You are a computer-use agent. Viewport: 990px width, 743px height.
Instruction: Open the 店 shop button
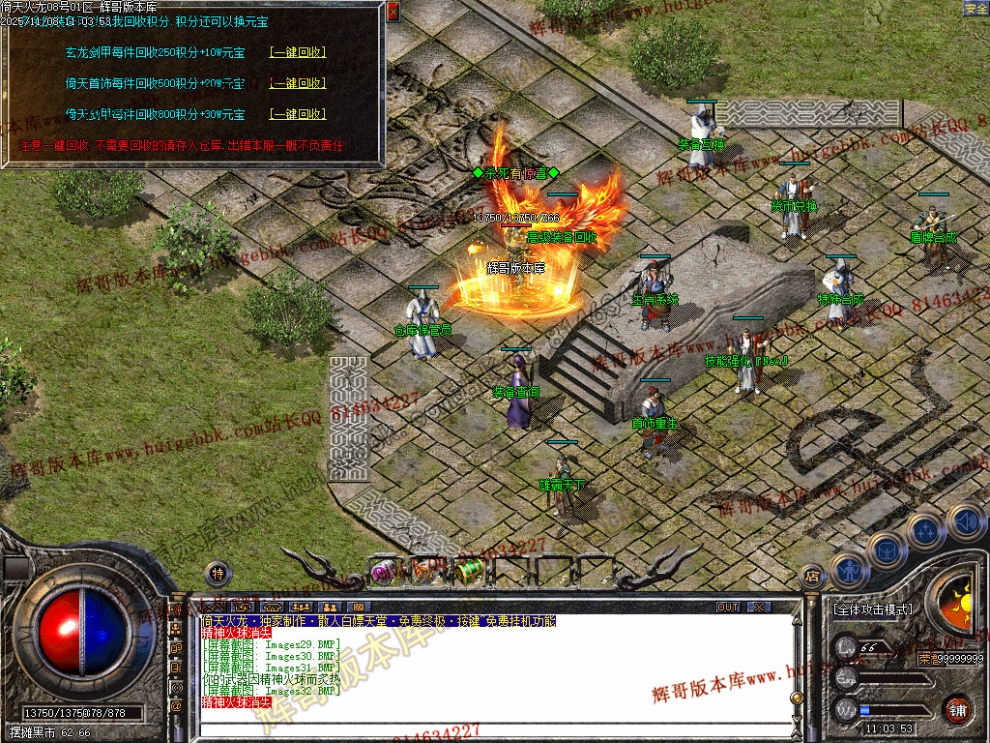coord(812,576)
